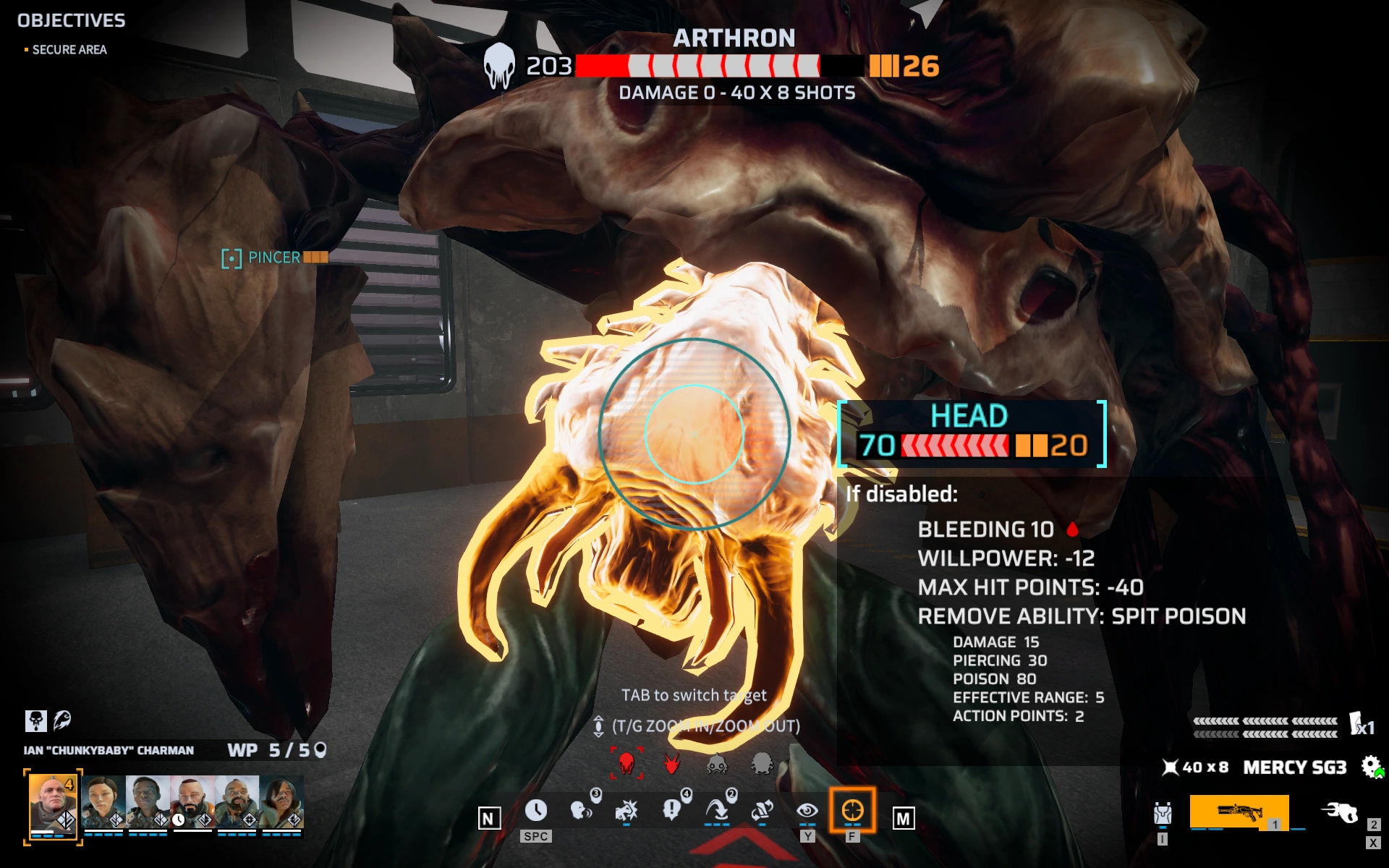Image resolution: width=1389 pixels, height=868 pixels.
Task: Use the reload weapon ability icon
Action: [x=762, y=810]
